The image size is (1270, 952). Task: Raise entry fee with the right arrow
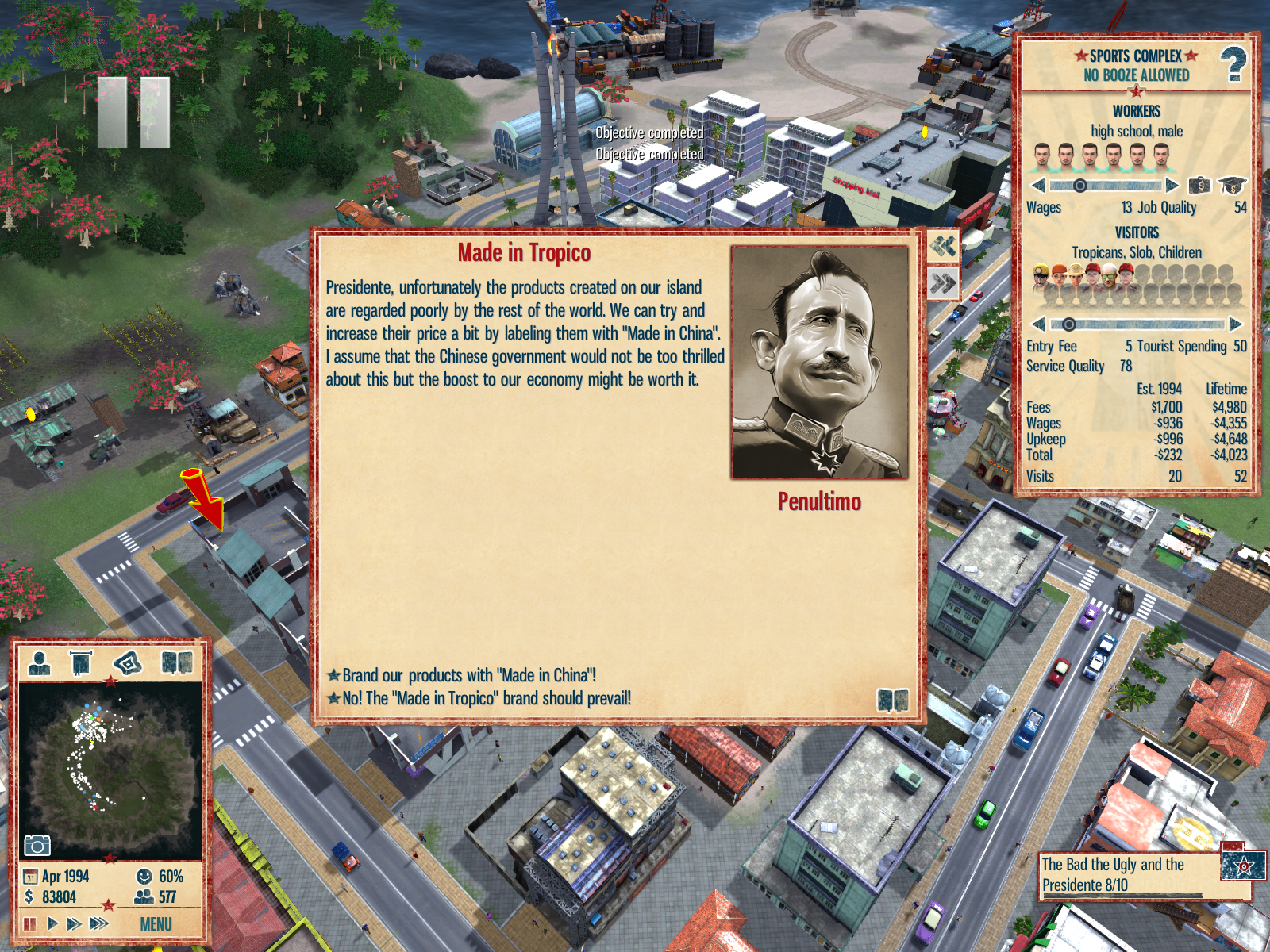(x=1235, y=324)
